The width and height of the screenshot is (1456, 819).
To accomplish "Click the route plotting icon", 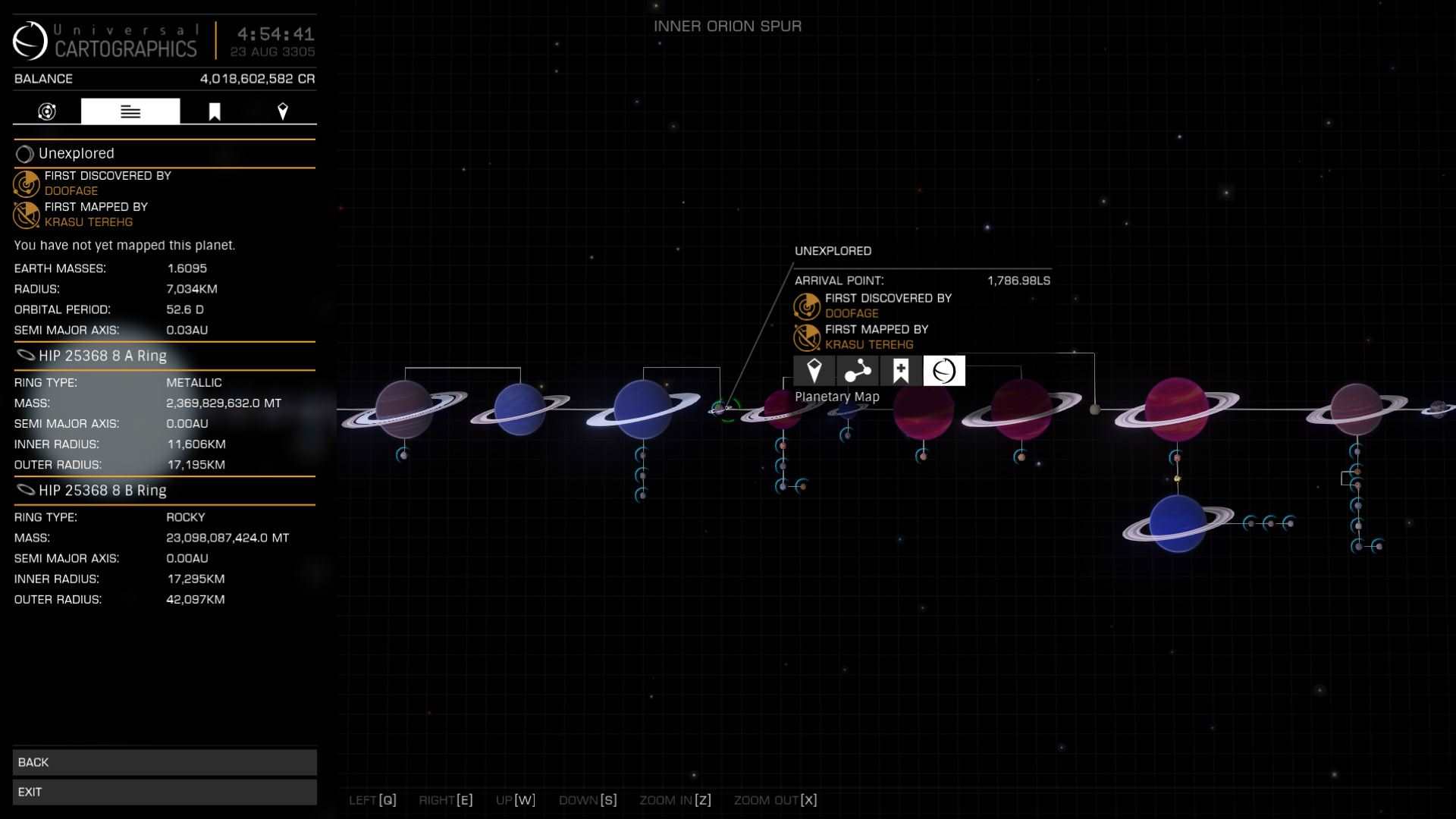I will pos(858,371).
